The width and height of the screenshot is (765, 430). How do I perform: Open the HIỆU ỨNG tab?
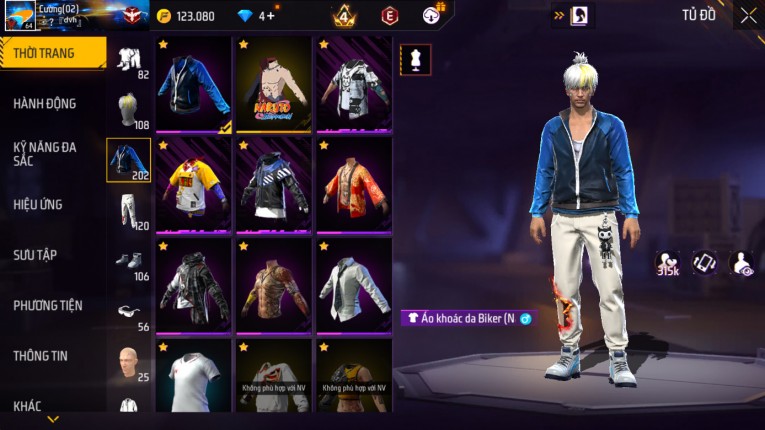point(38,205)
